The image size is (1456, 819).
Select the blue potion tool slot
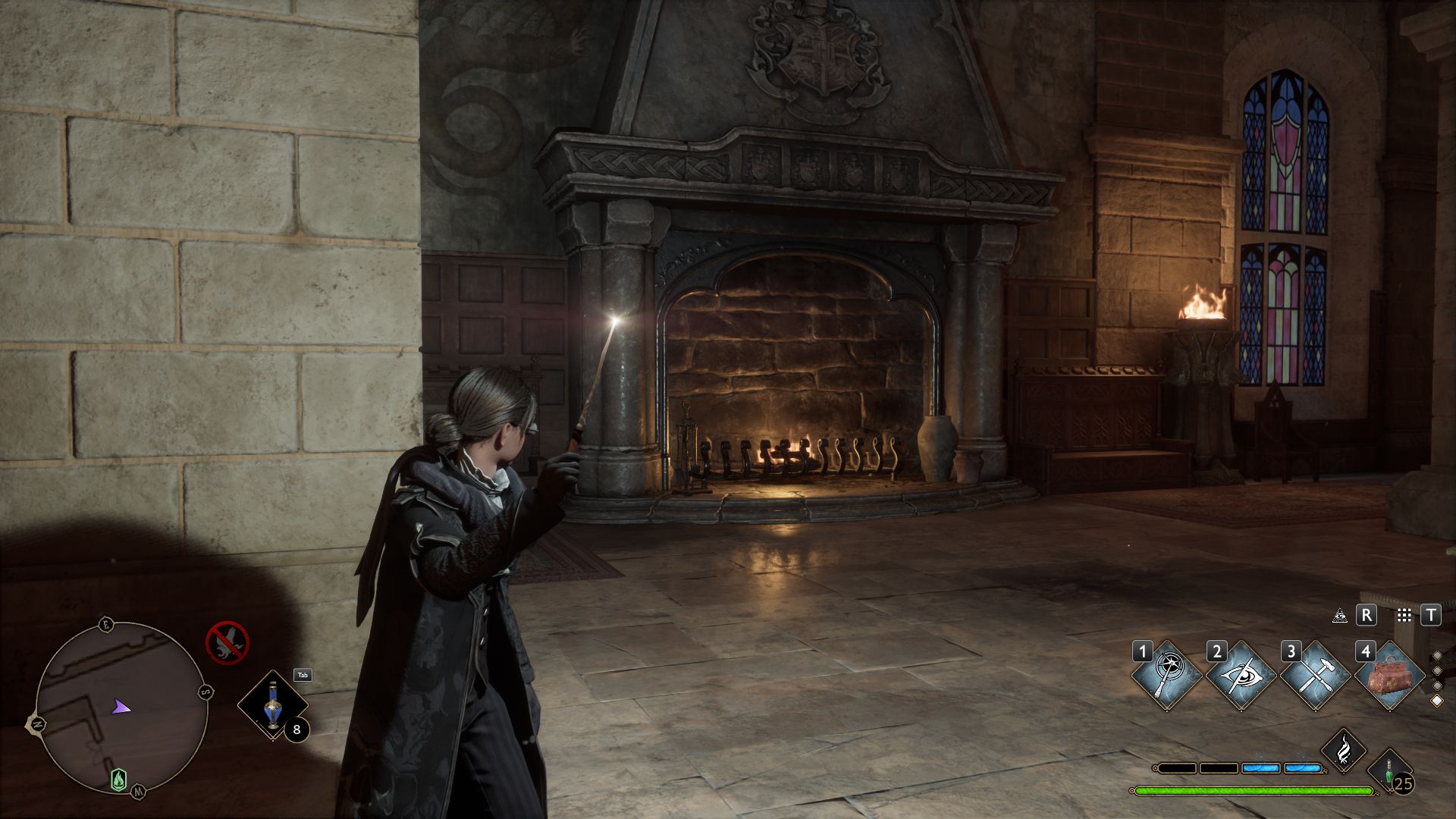(x=273, y=706)
